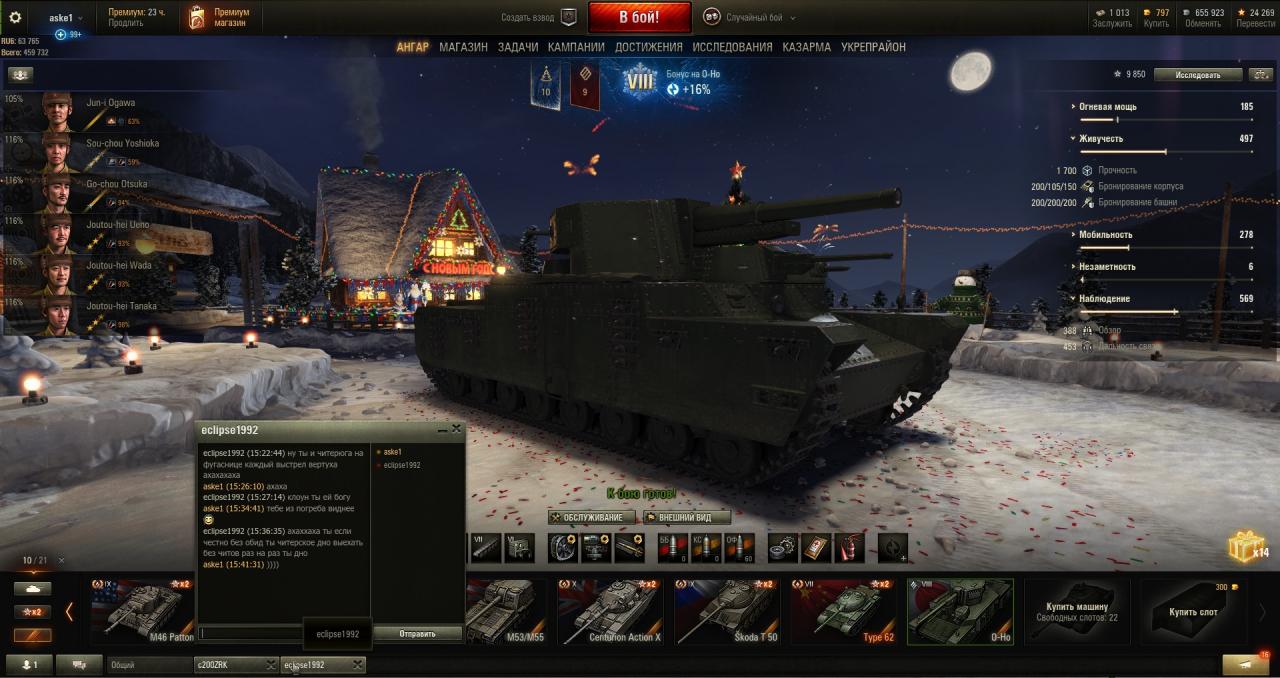Screen dimensions: 1280x678
Task: Open the game settings gear icon
Action: (x=15, y=17)
